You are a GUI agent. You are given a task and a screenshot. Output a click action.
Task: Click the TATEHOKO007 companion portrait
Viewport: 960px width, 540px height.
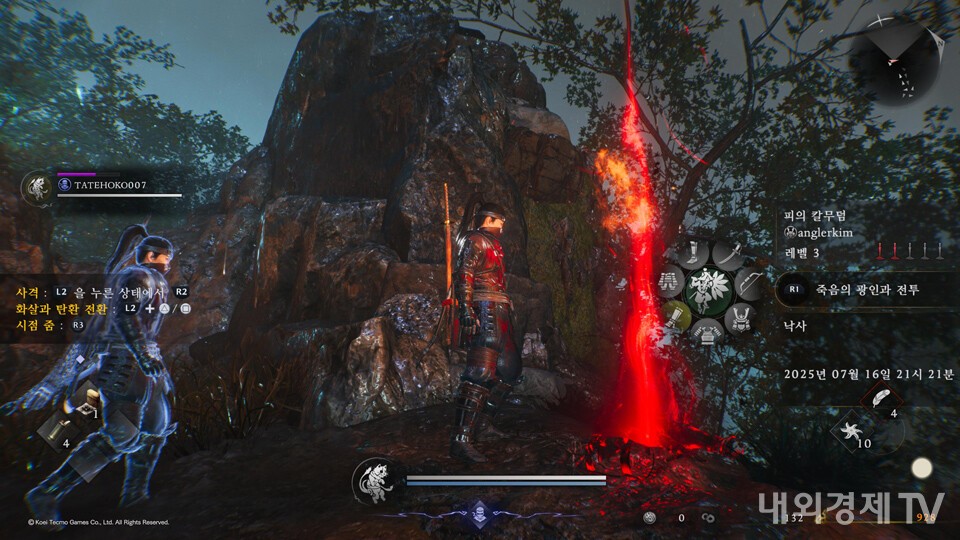[x=37, y=187]
